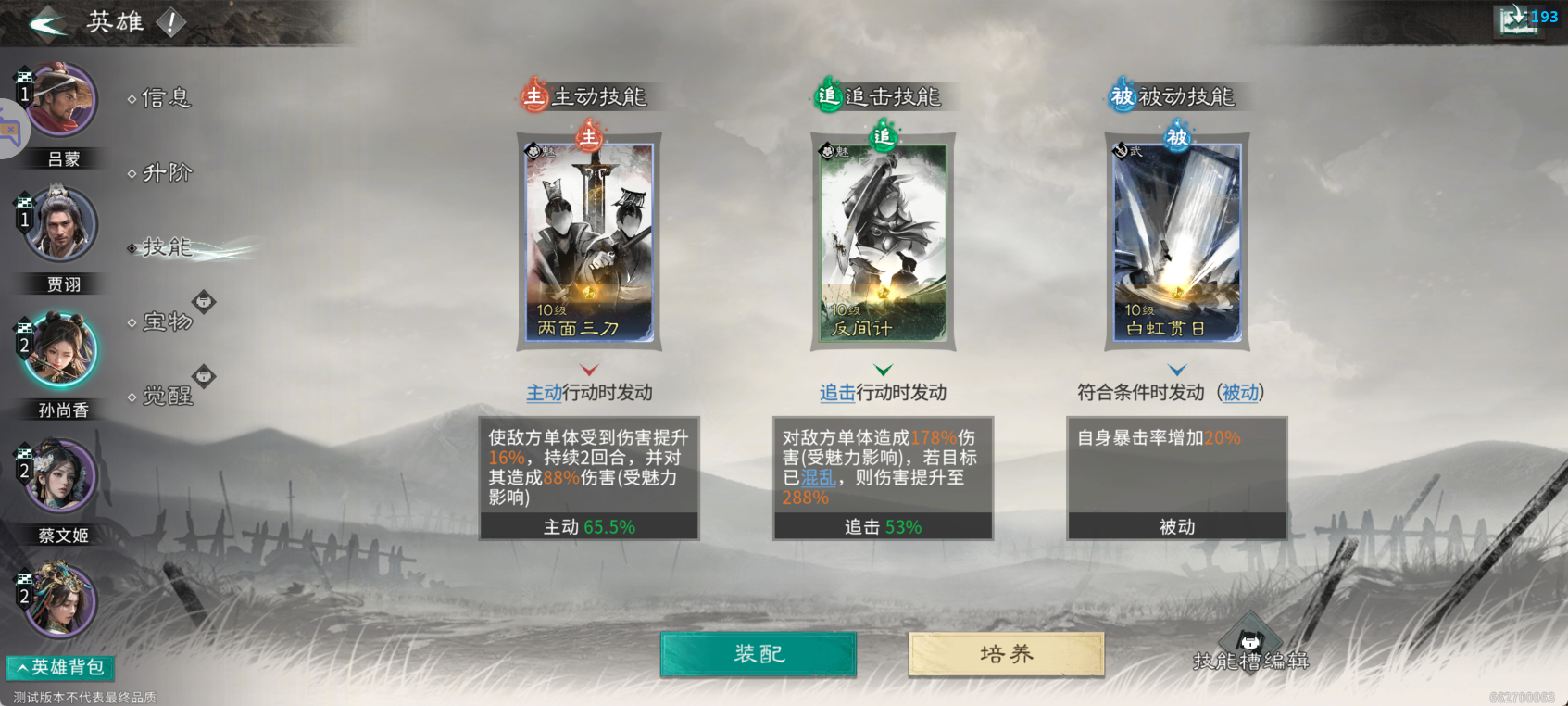Switch to the 信息 tab
This screenshot has height=706, width=1568.
point(165,97)
